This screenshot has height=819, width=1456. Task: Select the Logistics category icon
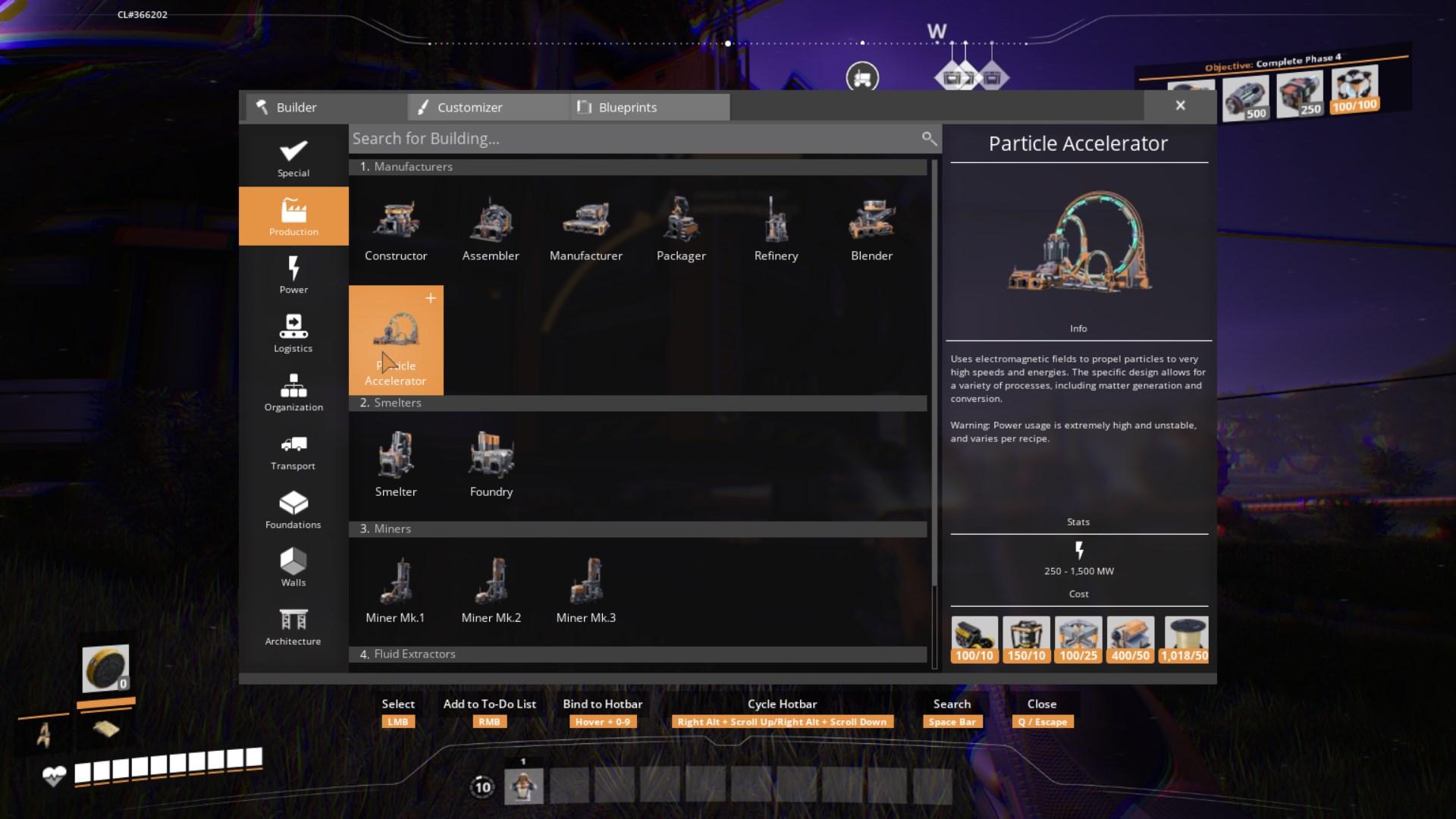coord(293,331)
